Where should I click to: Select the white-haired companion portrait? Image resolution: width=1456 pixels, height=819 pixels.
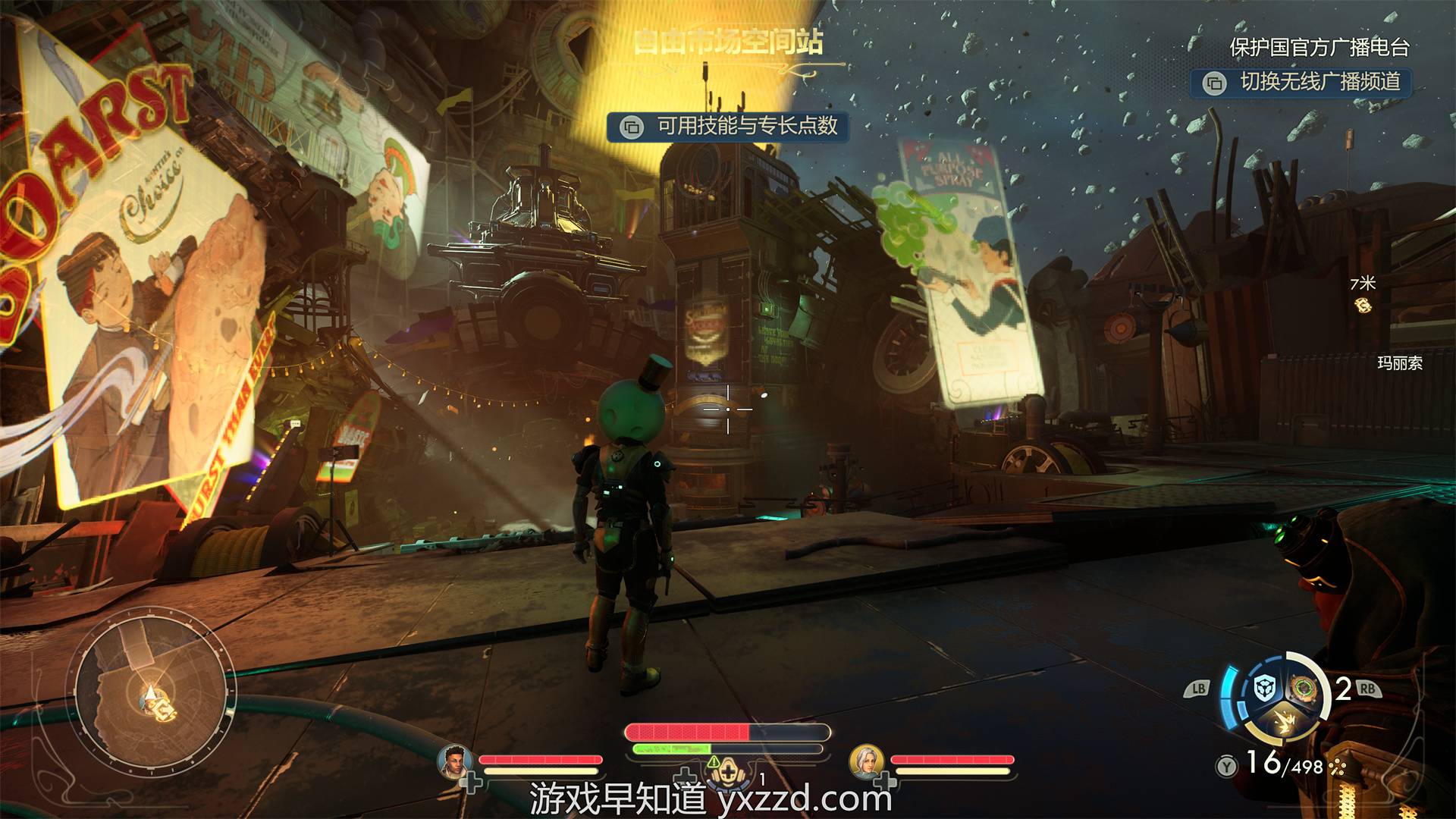[x=865, y=761]
